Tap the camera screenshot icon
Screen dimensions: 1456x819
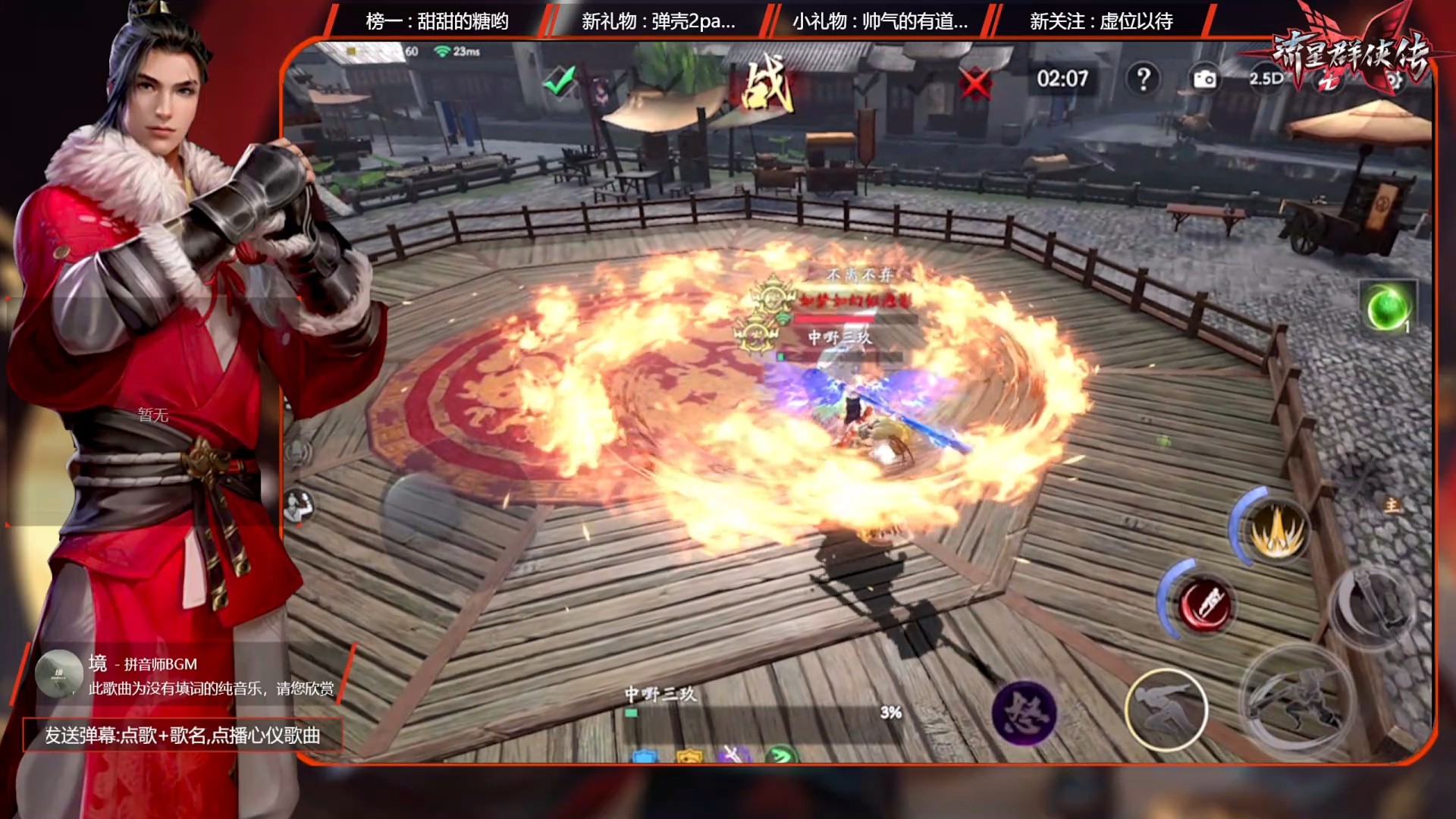1204,79
